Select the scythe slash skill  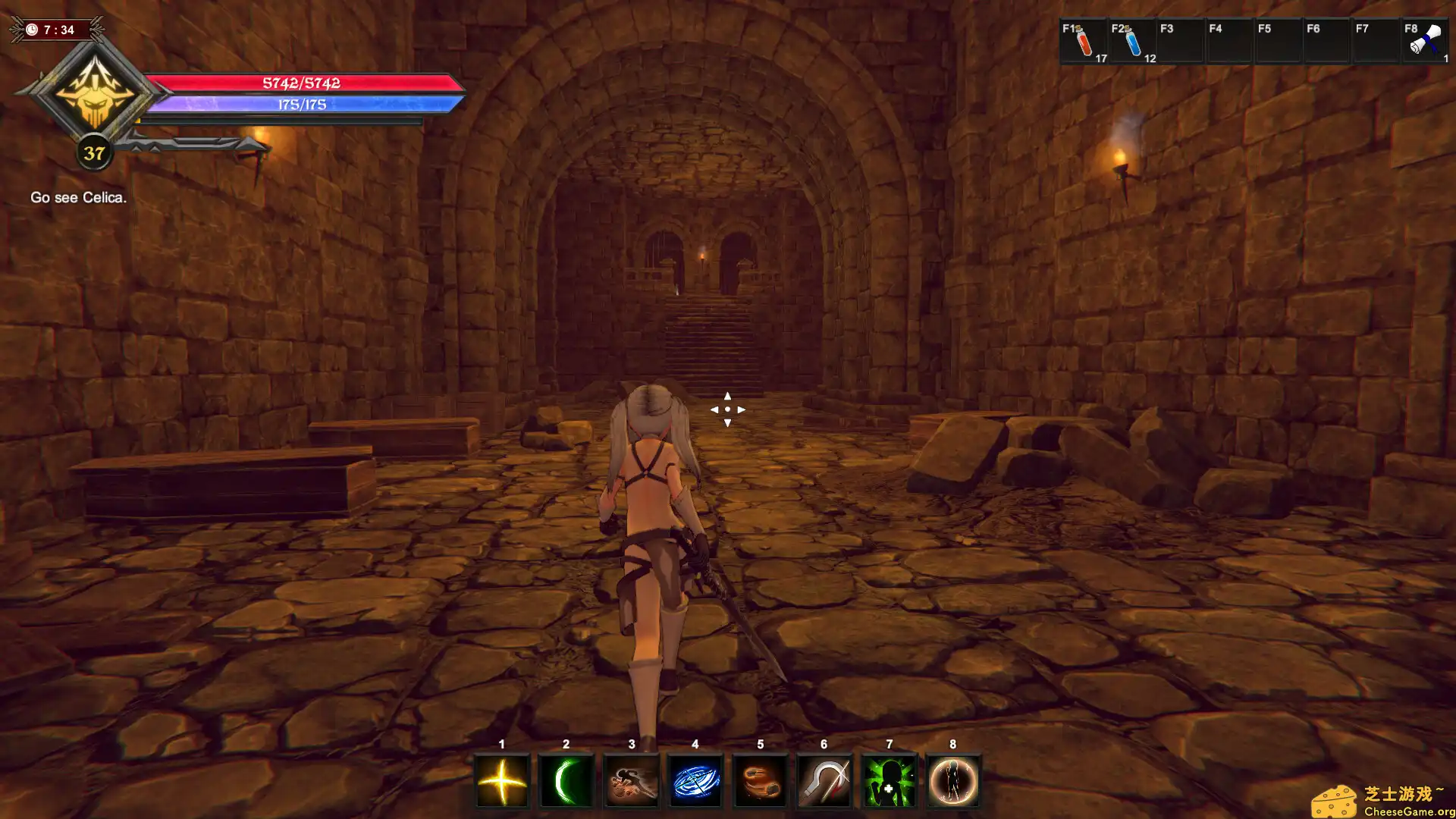pyautogui.click(x=824, y=781)
